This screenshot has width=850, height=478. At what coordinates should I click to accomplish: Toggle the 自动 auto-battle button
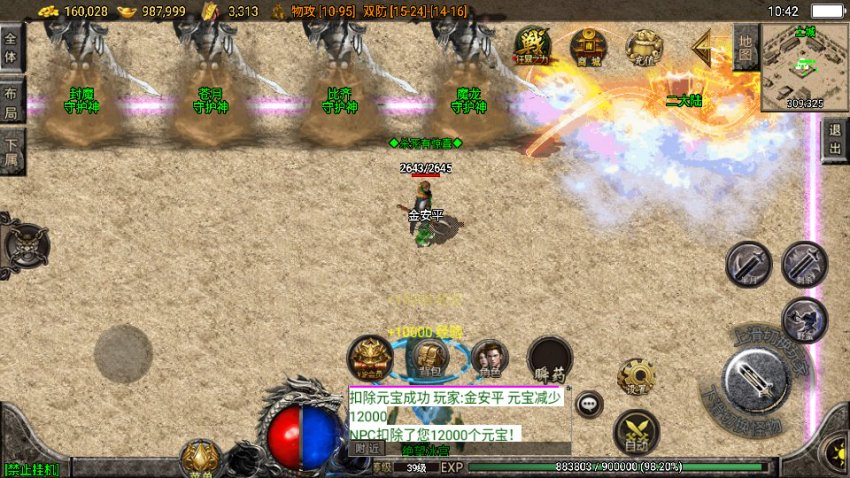[635, 430]
